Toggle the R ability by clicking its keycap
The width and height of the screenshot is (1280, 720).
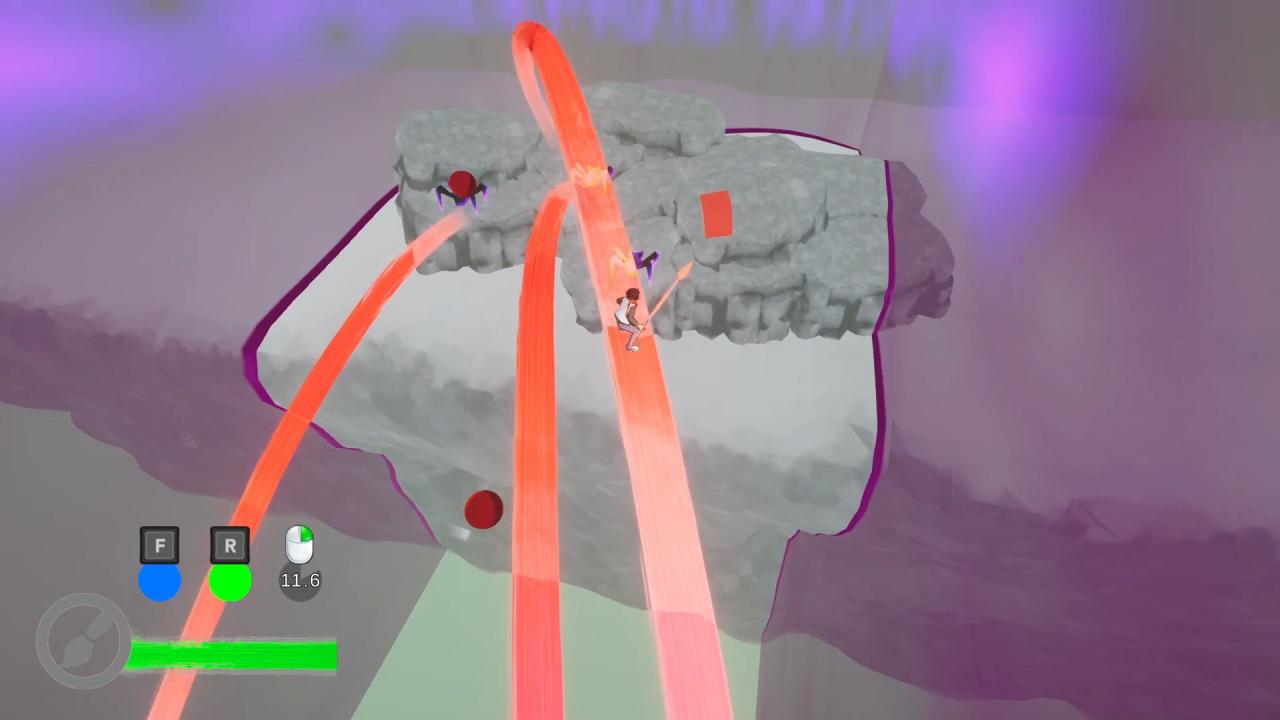pyautogui.click(x=230, y=546)
